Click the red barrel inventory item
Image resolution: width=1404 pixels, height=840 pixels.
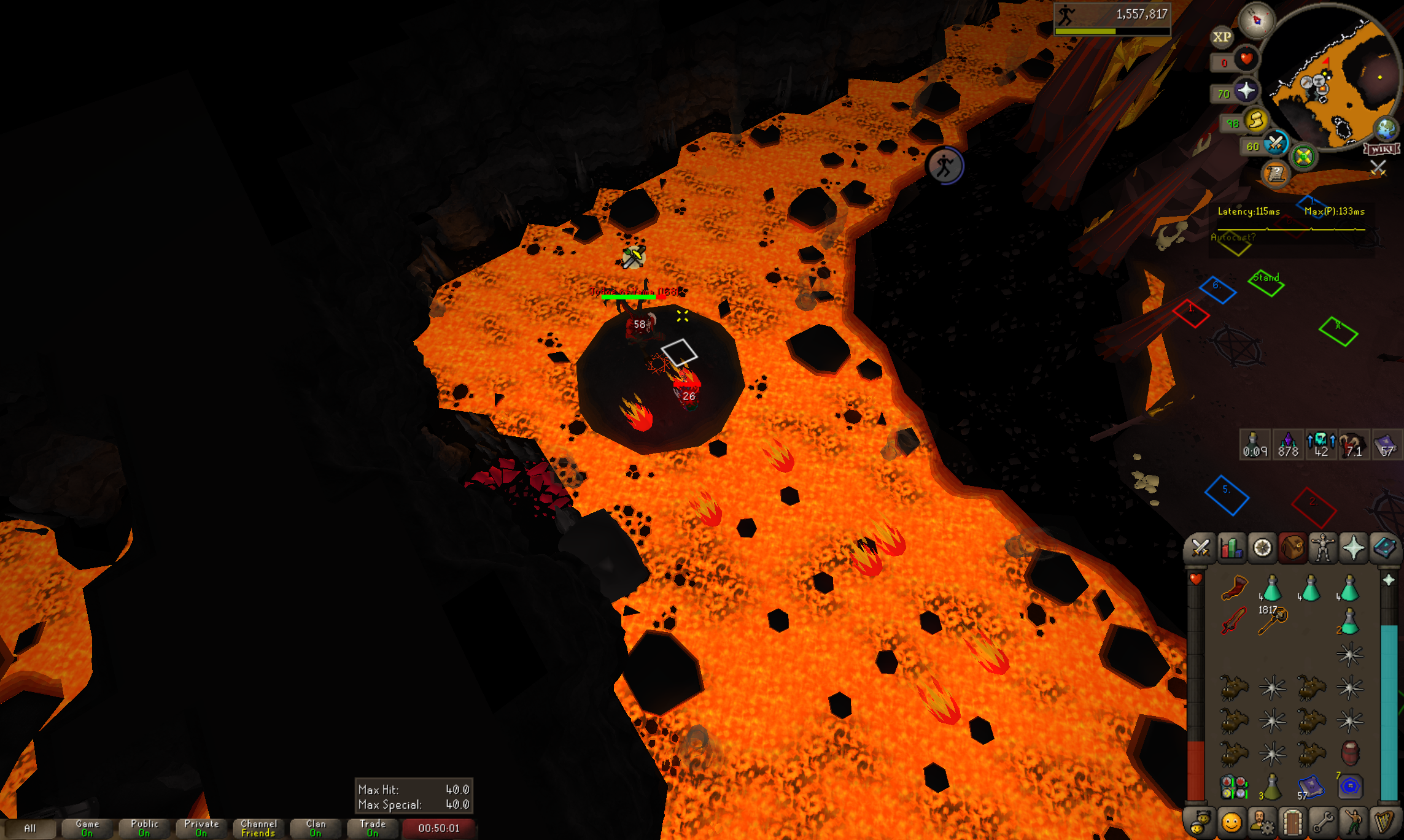coord(1350,753)
